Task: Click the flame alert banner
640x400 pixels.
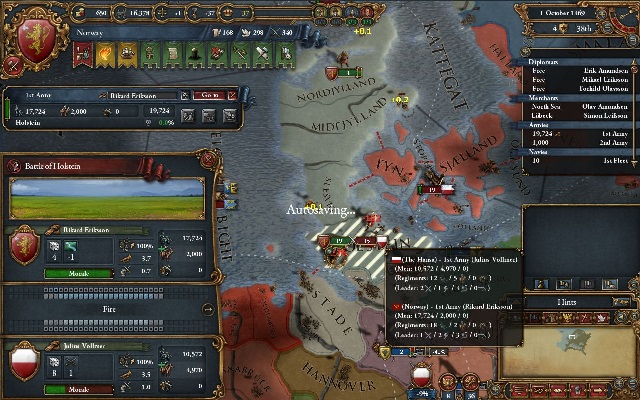Action: tap(104, 51)
